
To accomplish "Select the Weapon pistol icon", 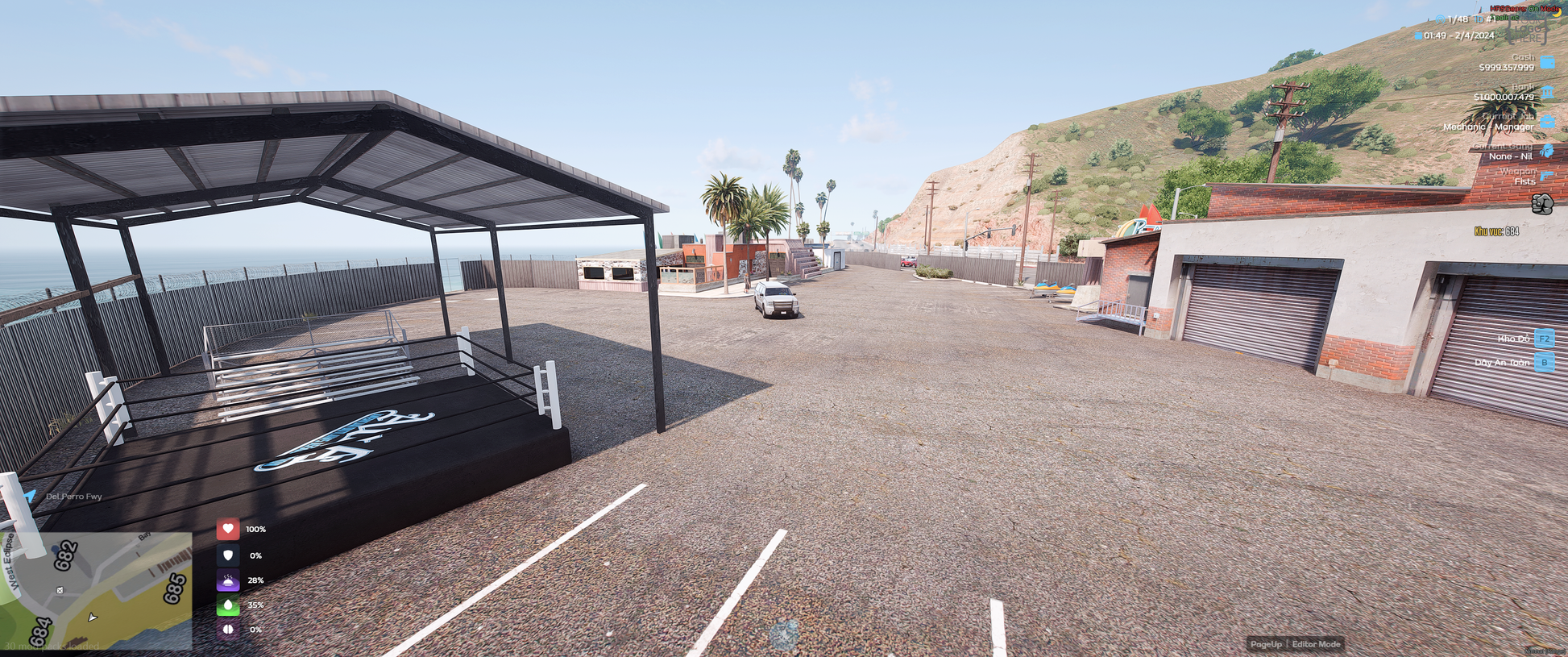I will click(1547, 176).
